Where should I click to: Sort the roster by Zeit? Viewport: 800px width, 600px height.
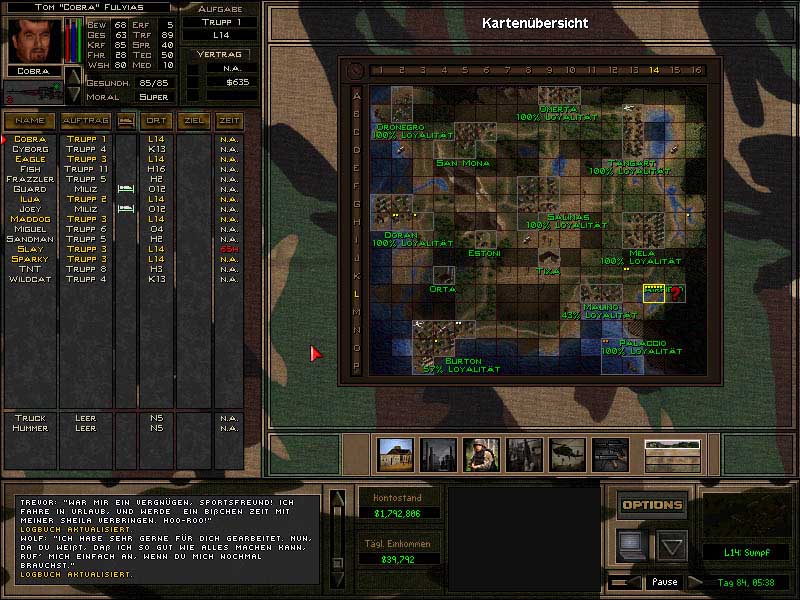coord(228,121)
